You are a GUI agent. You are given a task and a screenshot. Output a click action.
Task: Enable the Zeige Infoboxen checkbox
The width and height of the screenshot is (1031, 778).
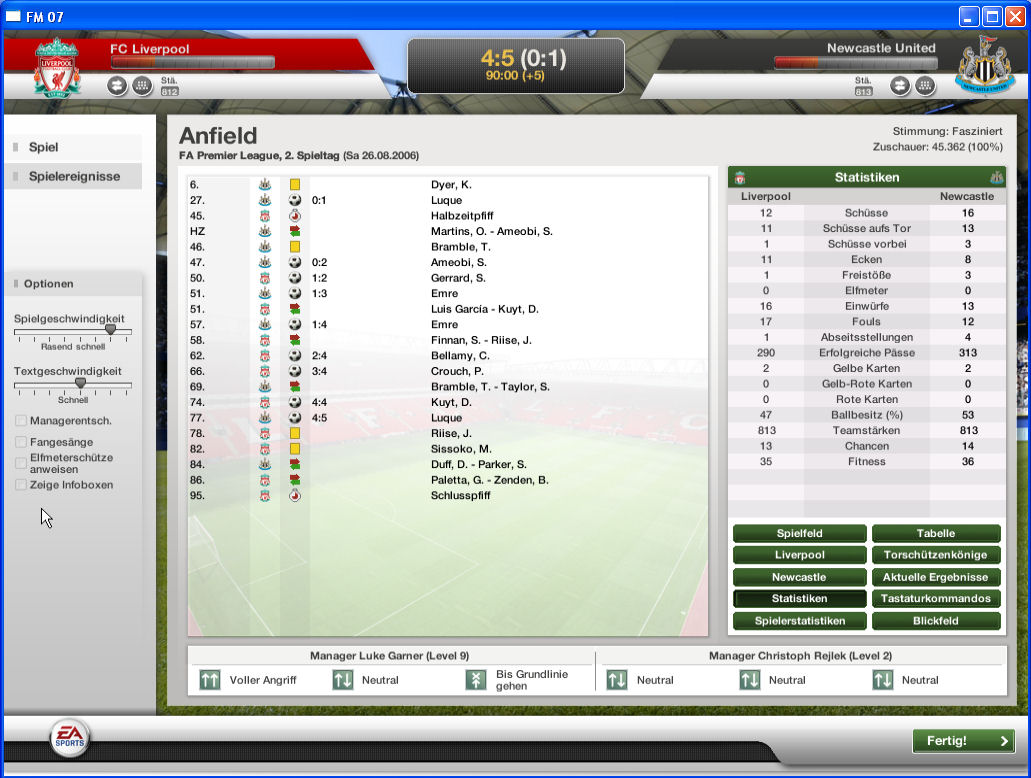(21, 485)
